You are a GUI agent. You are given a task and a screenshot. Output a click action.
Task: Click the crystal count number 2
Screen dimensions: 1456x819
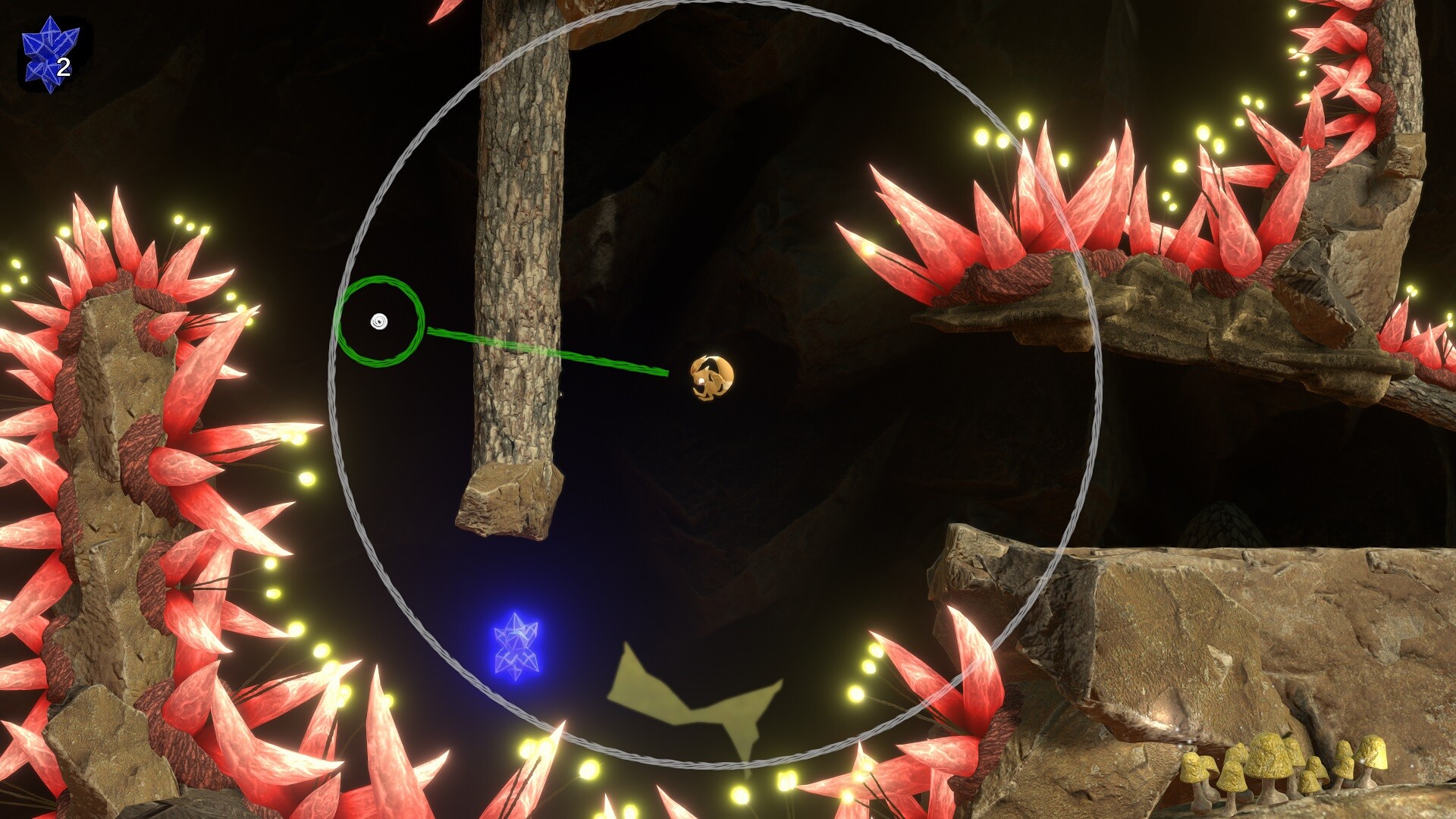(64, 67)
